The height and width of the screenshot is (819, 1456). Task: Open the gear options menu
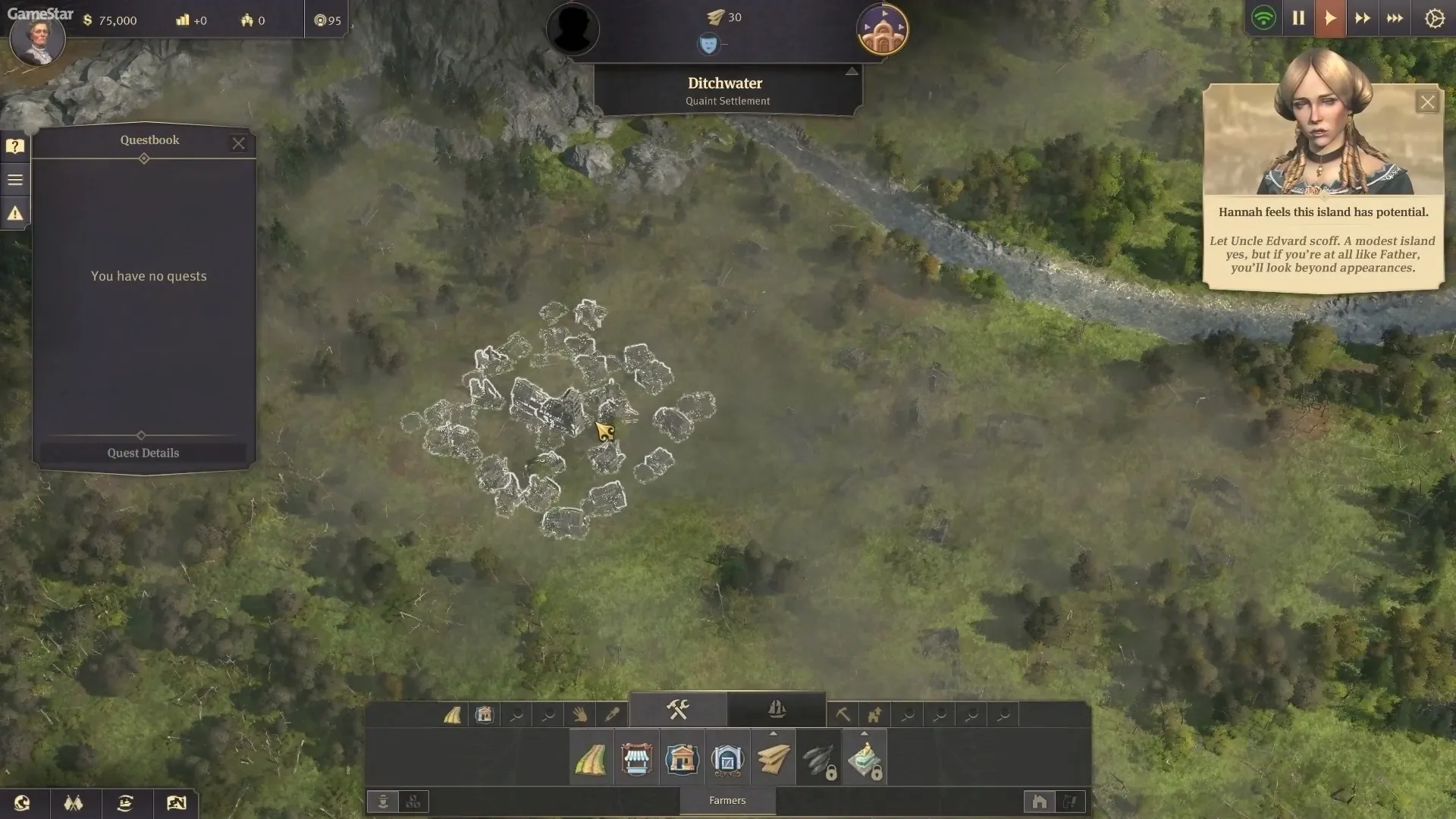coord(1434,18)
